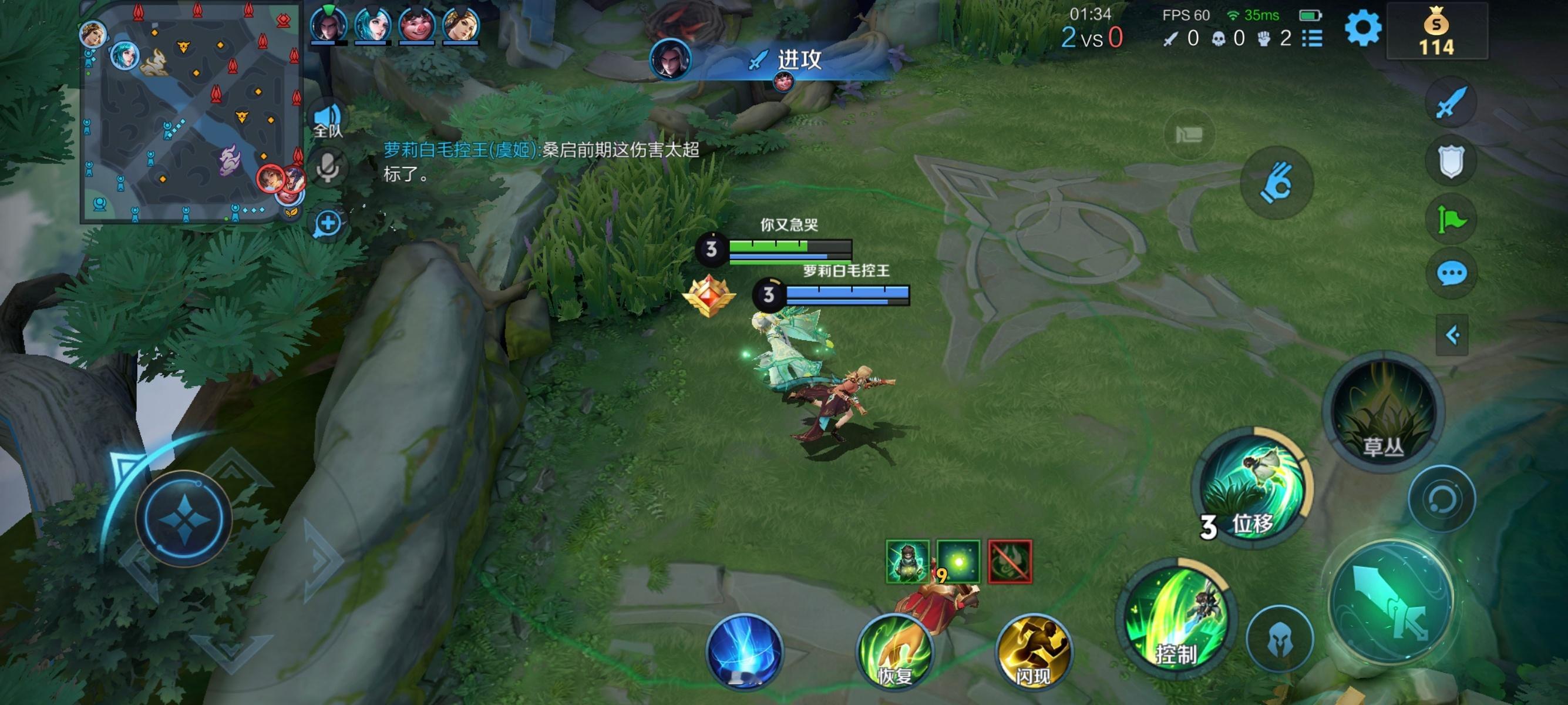Mute the 全队 team voice speaker
The image size is (1568, 705).
click(x=328, y=116)
